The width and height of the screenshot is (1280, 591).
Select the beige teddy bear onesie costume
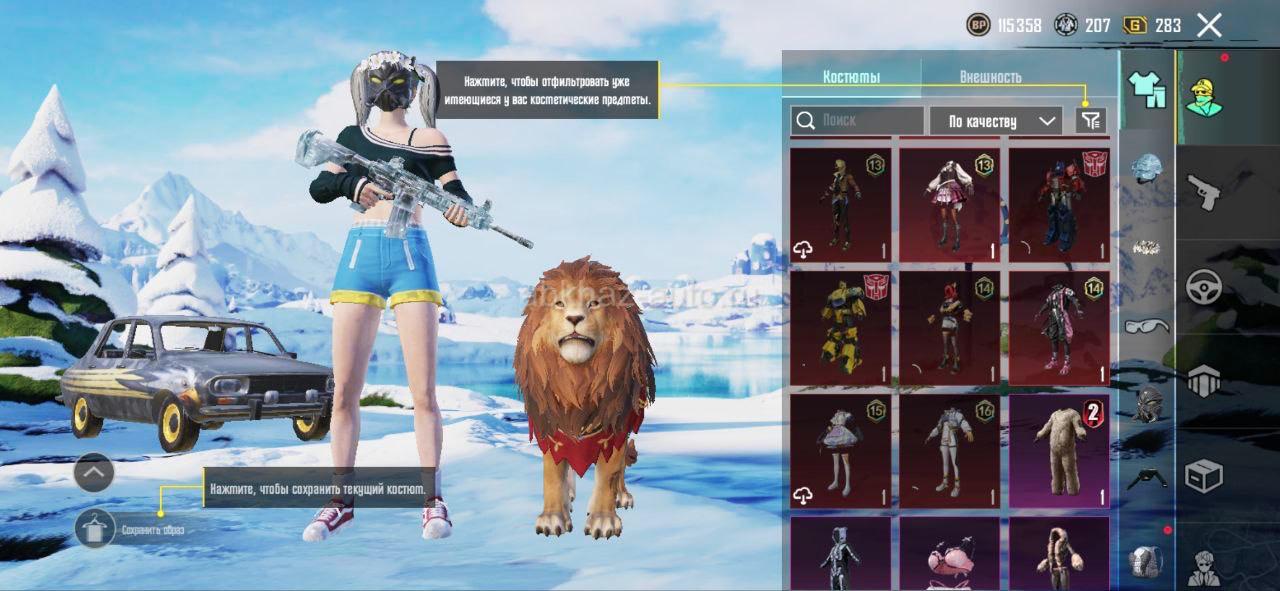point(1059,451)
